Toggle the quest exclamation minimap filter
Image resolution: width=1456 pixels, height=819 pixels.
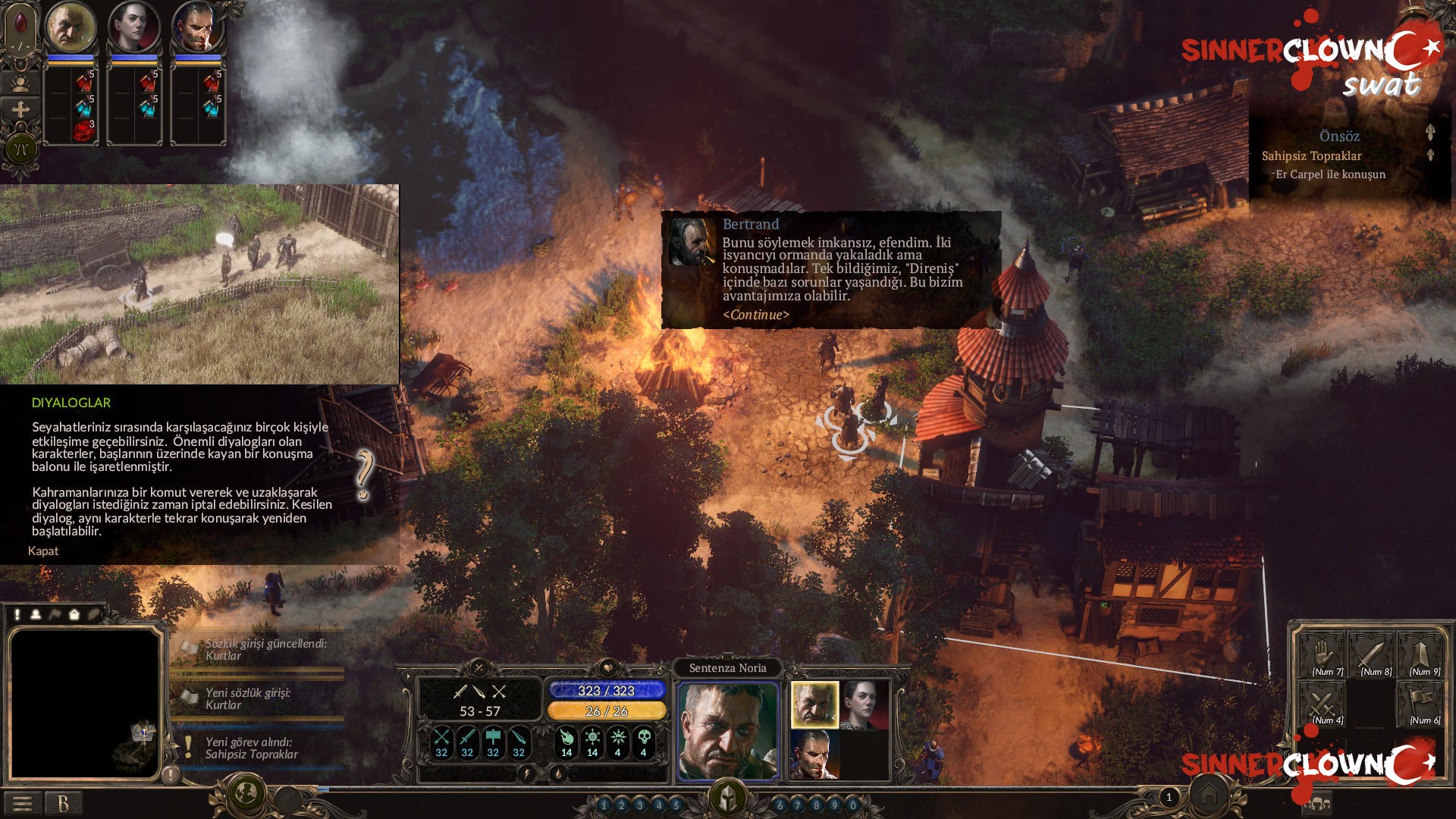coord(17,615)
